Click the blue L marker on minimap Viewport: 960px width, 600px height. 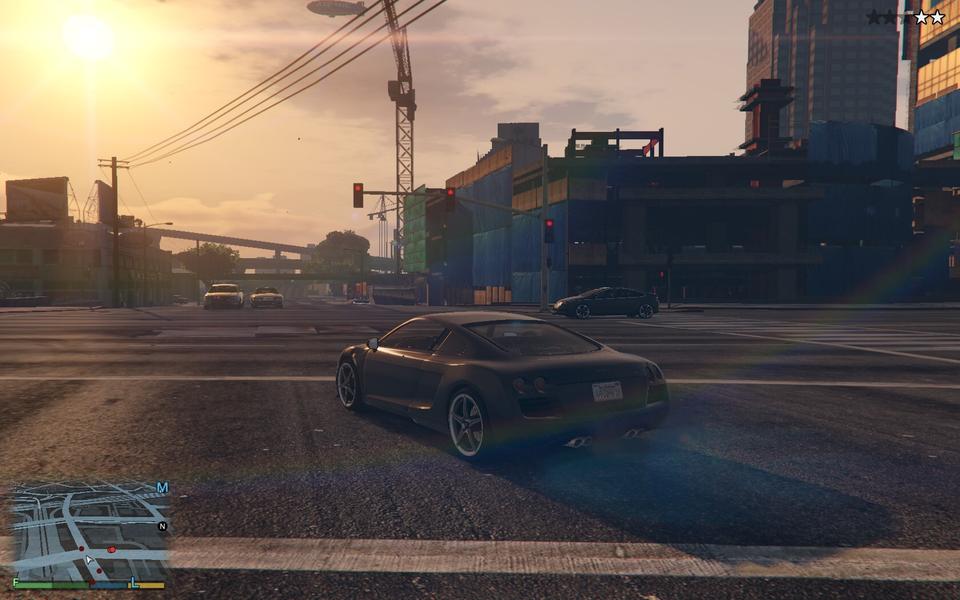[133, 582]
